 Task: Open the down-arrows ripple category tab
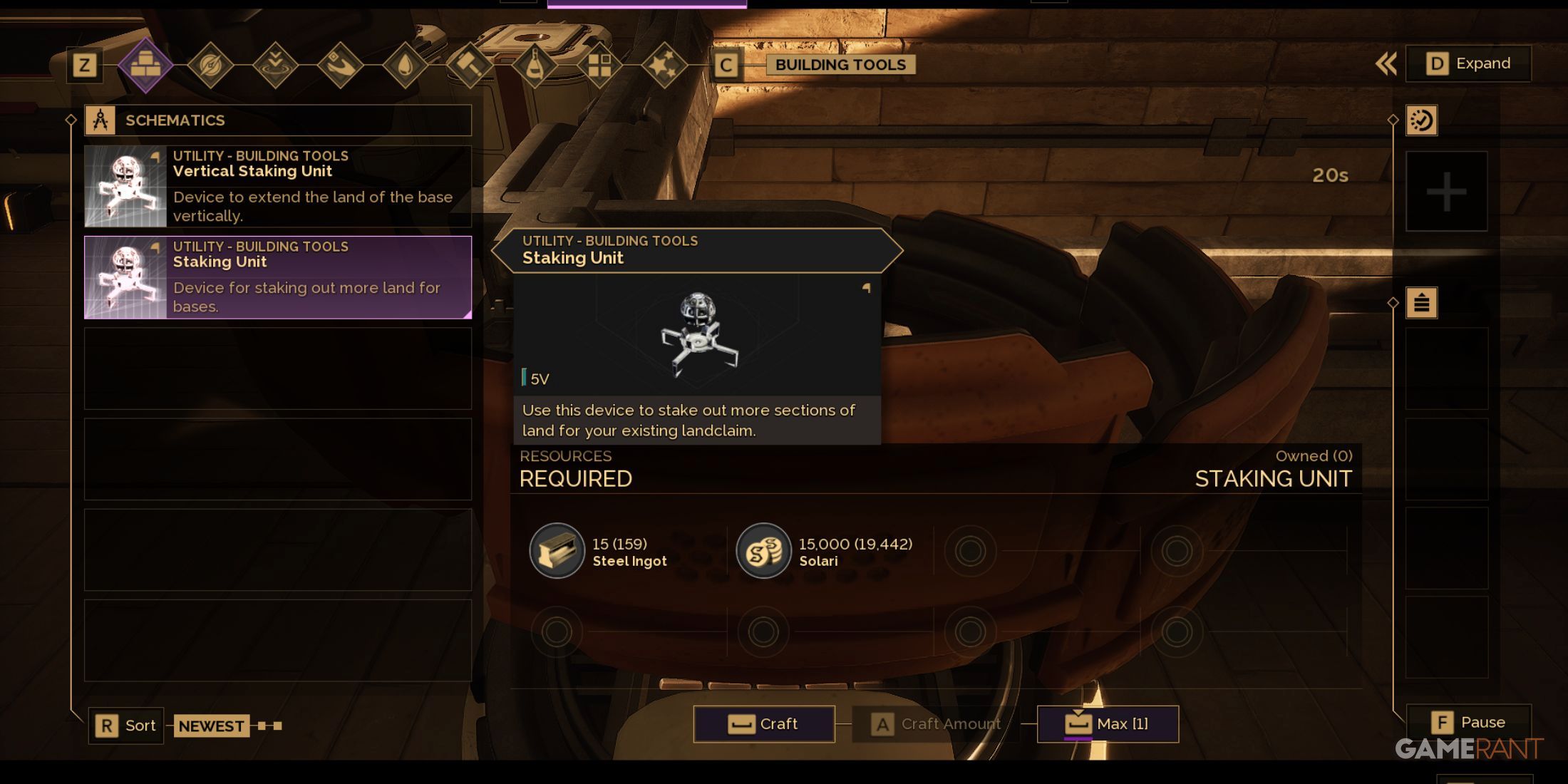click(x=275, y=66)
